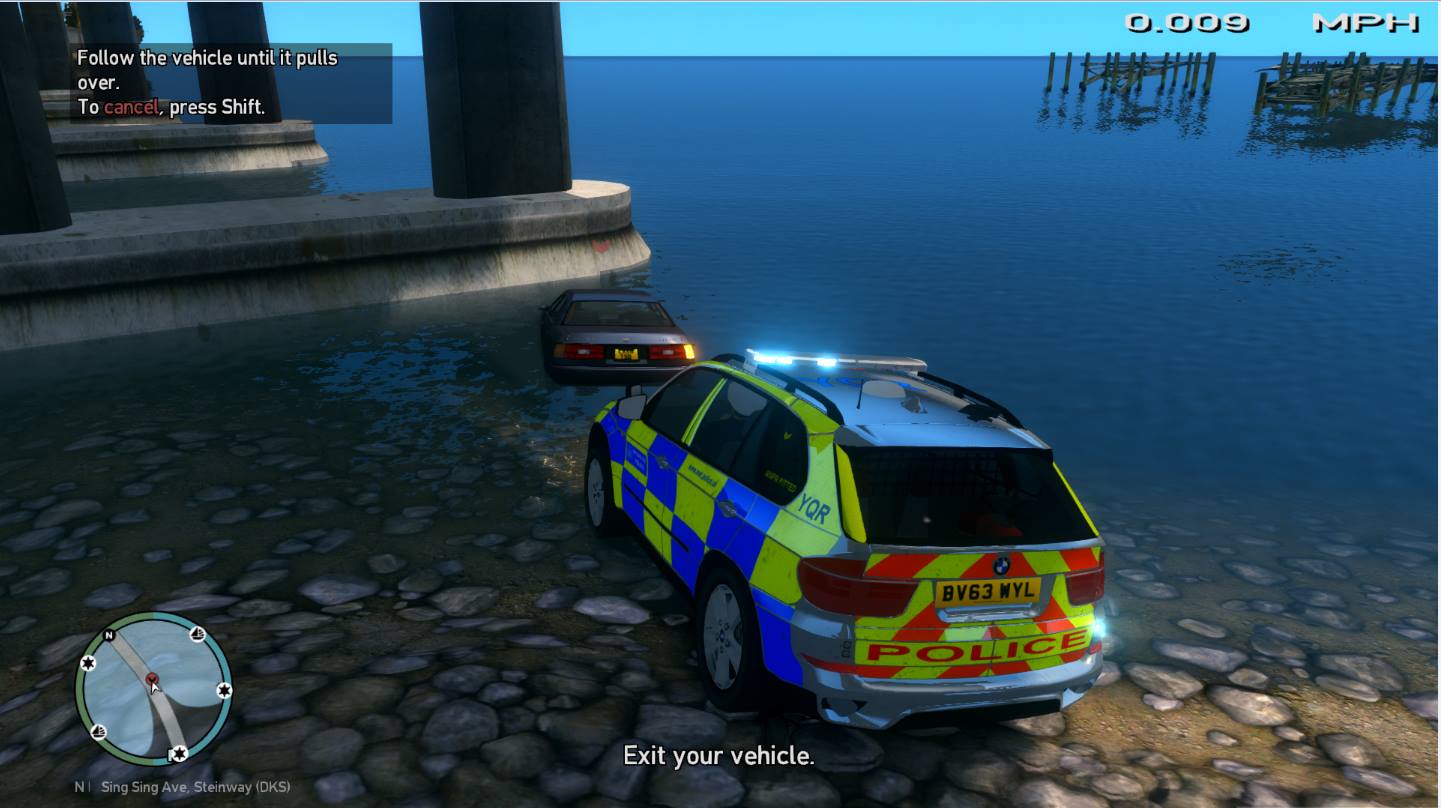Click the red blip at the minimap center
This screenshot has width=1441, height=808.
coord(152,680)
